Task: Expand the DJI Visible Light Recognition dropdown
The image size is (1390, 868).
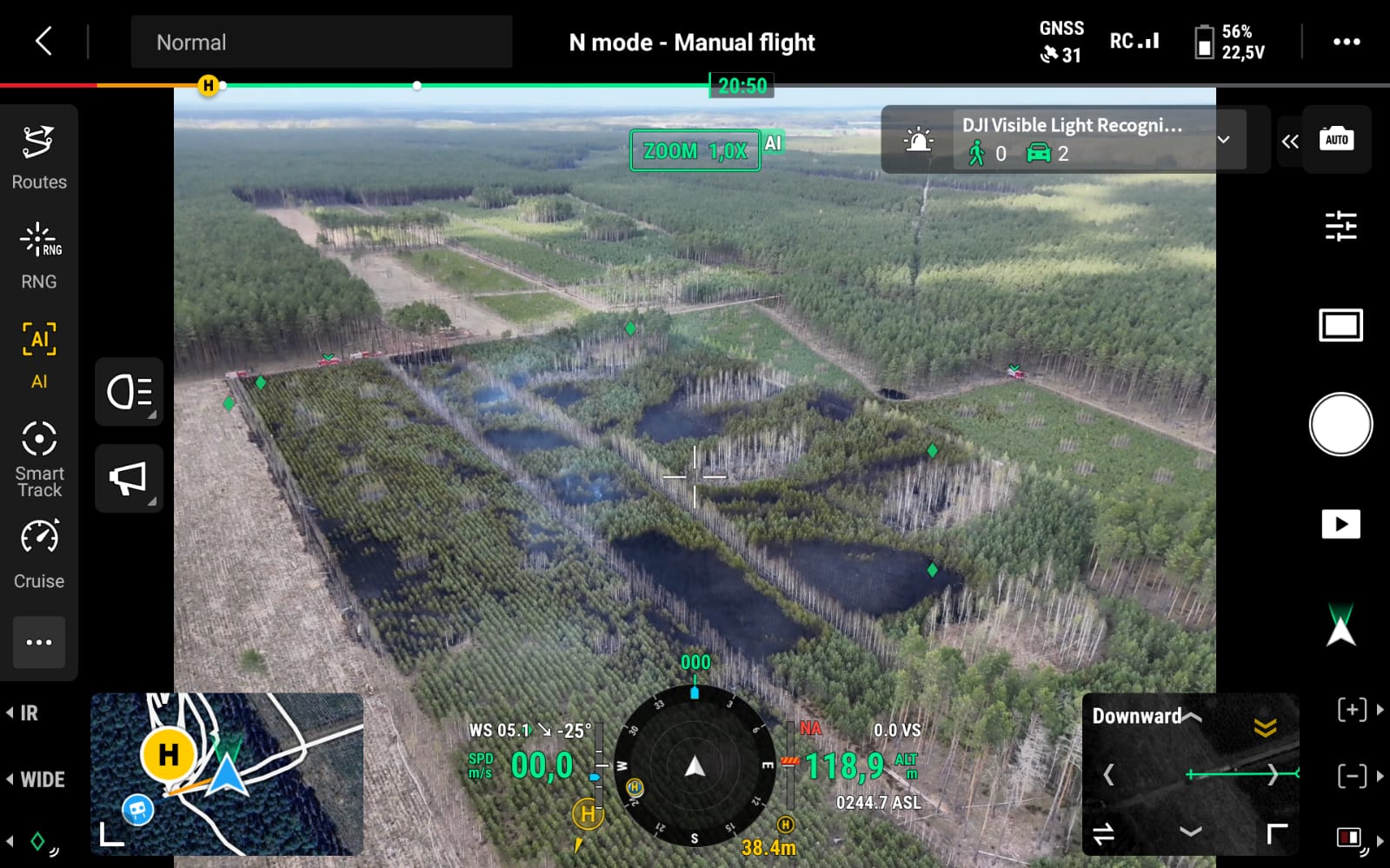Action: point(1223,140)
